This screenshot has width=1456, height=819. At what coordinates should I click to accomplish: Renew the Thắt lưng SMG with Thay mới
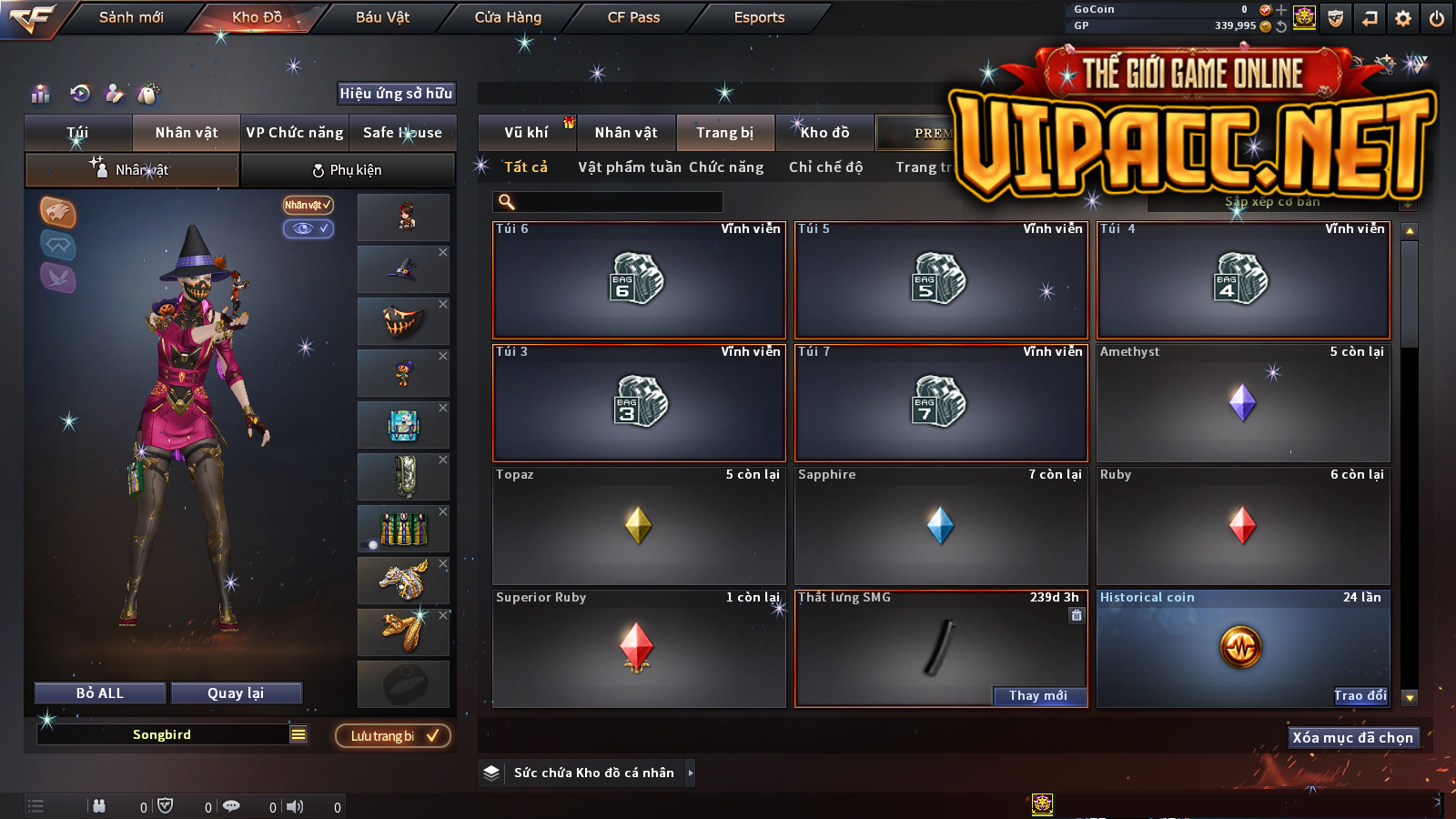coord(1038,696)
